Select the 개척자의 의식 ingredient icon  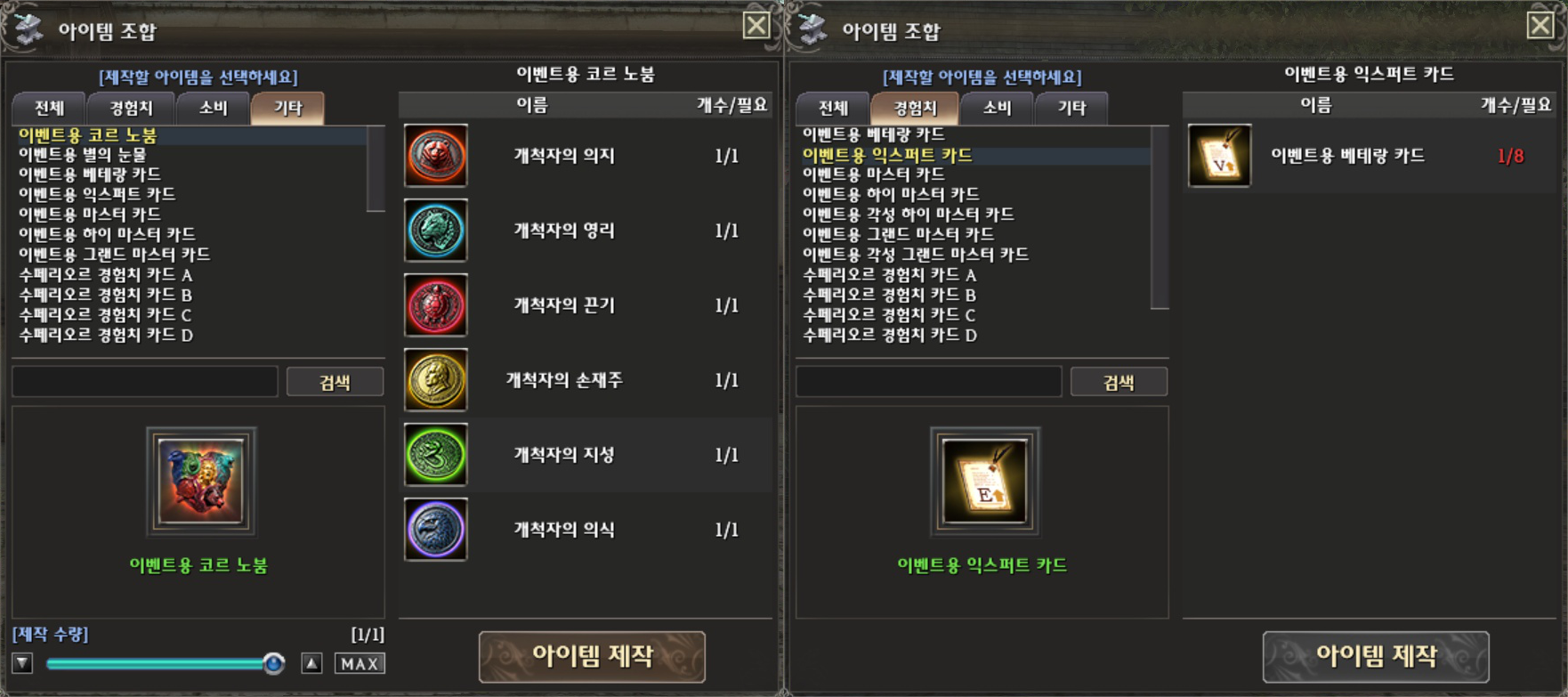pyautogui.click(x=436, y=530)
